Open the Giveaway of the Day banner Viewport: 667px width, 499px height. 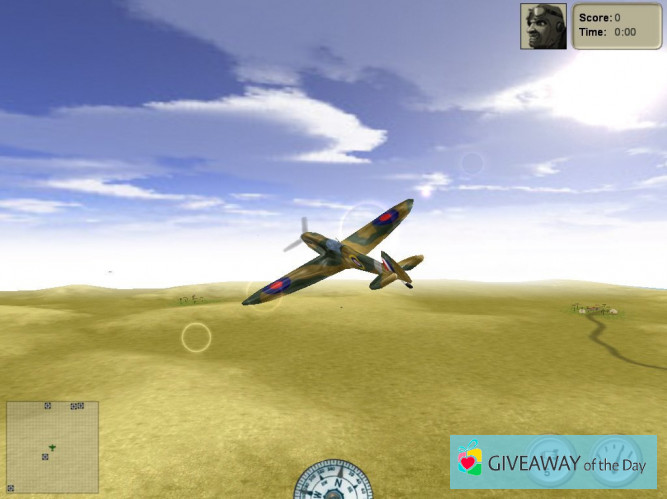pos(553,461)
